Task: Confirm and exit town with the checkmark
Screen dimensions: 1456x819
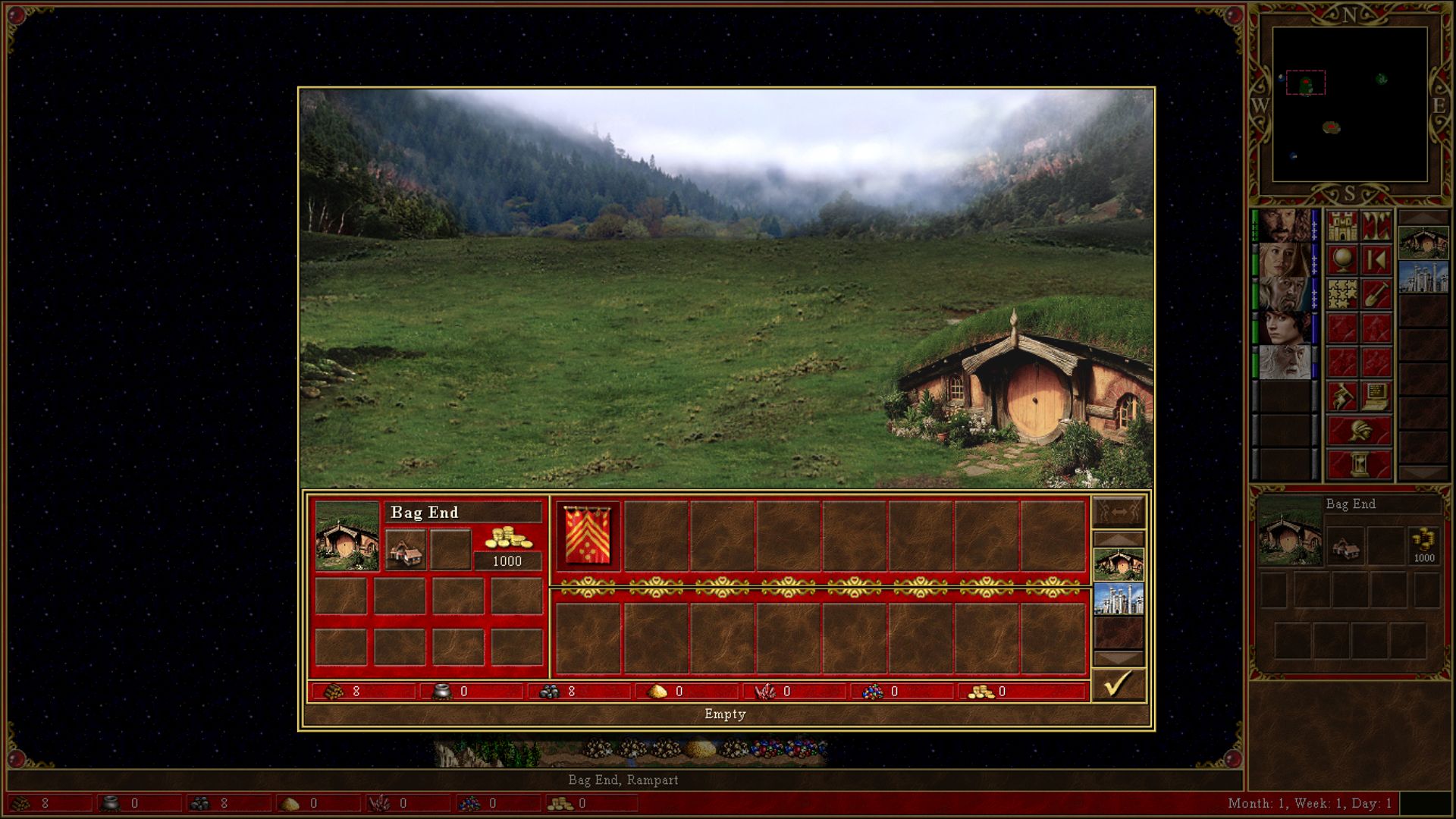Action: (1118, 685)
